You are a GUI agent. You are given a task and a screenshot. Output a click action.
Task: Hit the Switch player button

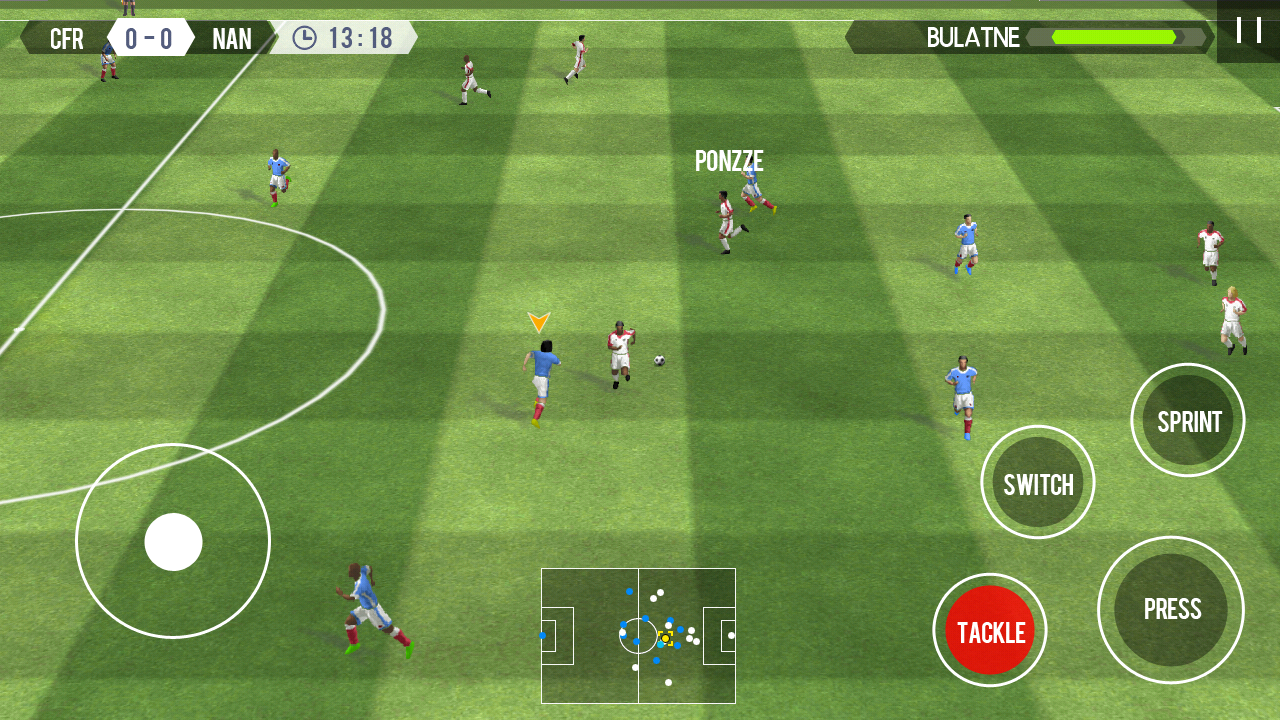[x=1038, y=484]
